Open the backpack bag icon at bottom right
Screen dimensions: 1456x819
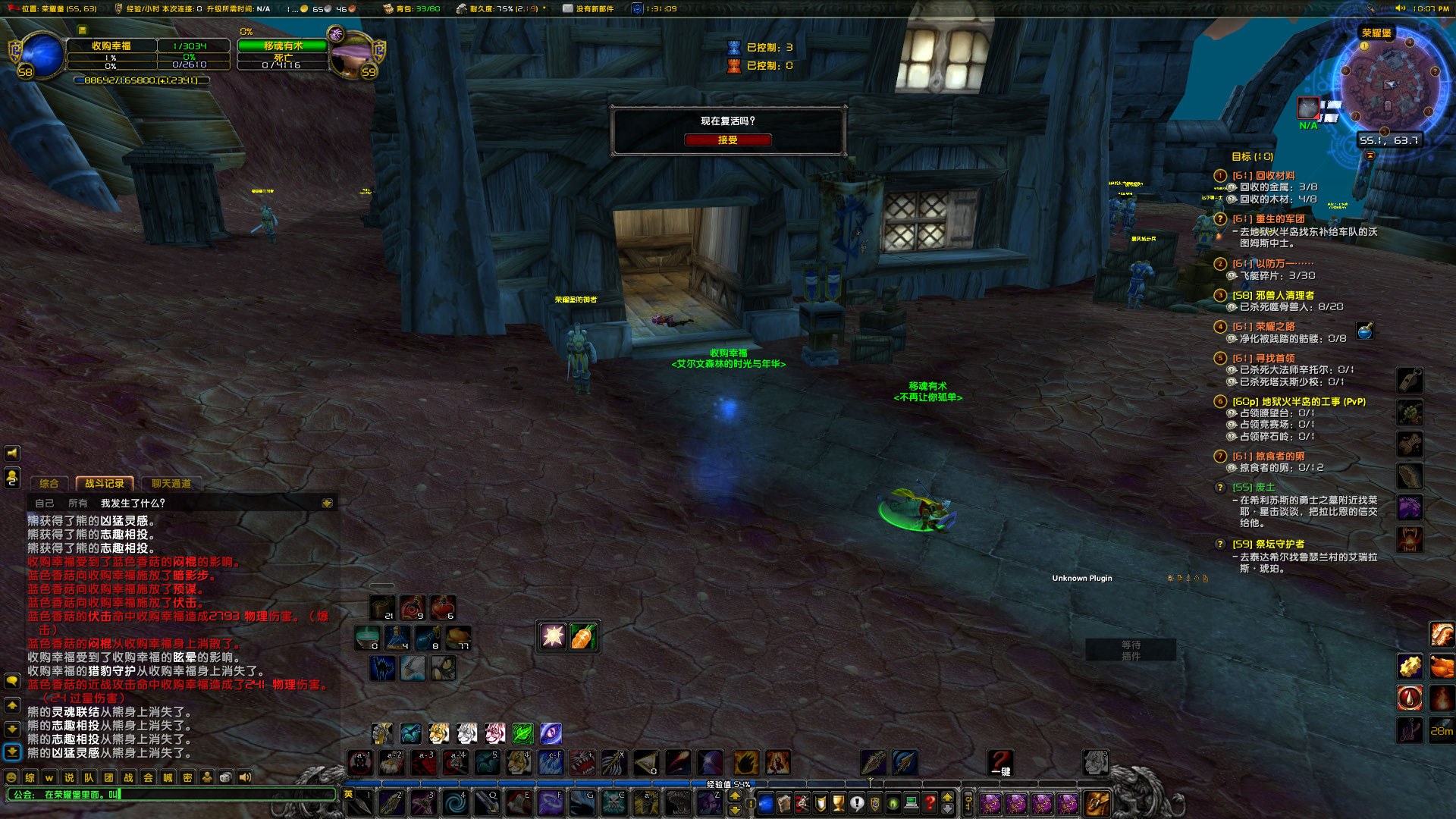[x=1097, y=804]
